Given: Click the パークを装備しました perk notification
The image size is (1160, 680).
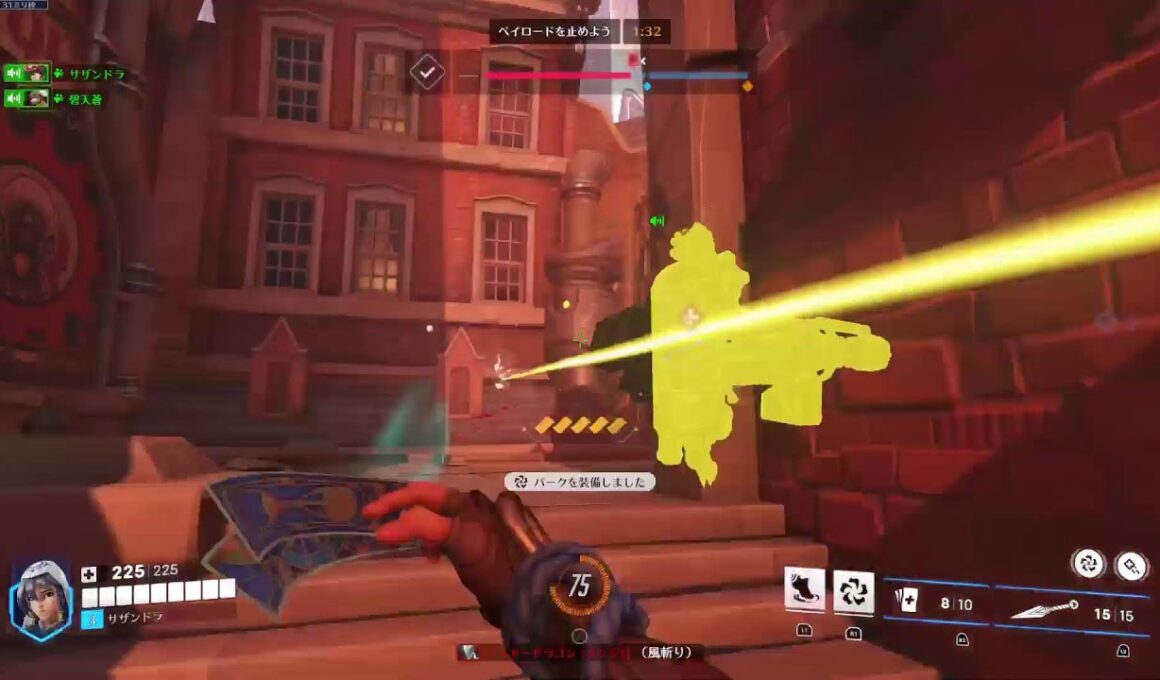Looking at the screenshot, I should 580,482.
